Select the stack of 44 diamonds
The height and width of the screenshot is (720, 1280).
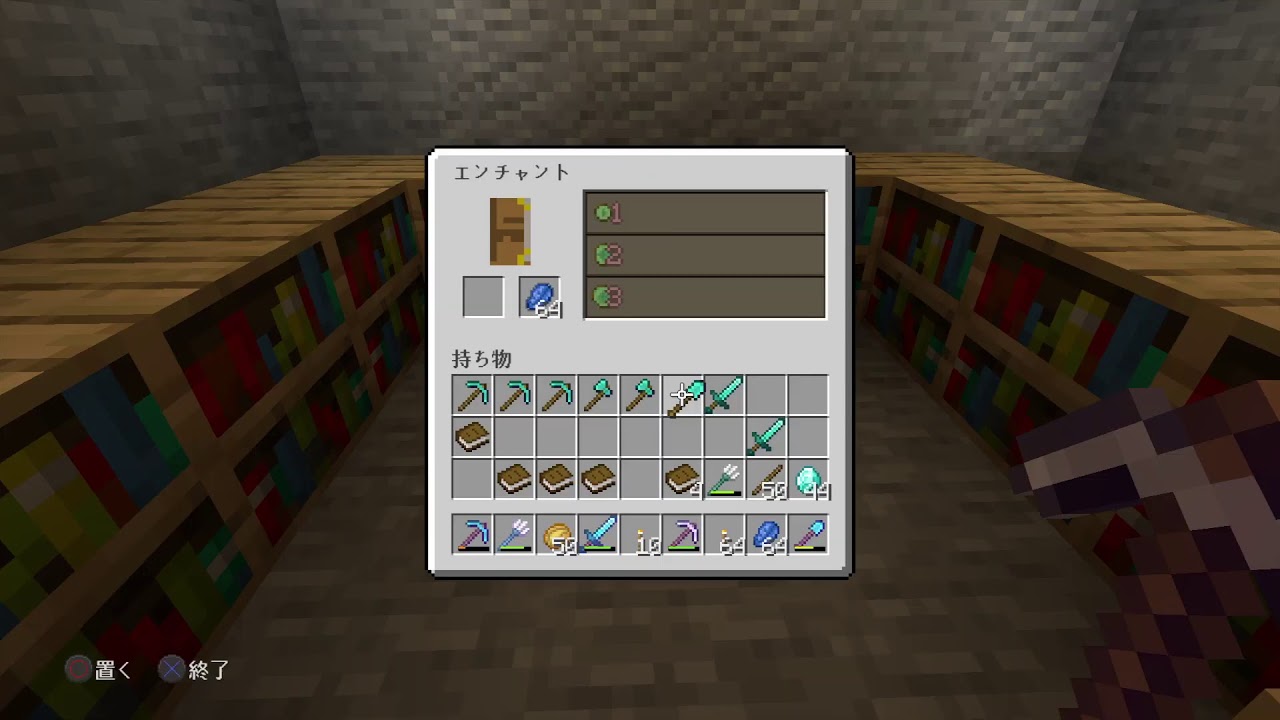807,479
